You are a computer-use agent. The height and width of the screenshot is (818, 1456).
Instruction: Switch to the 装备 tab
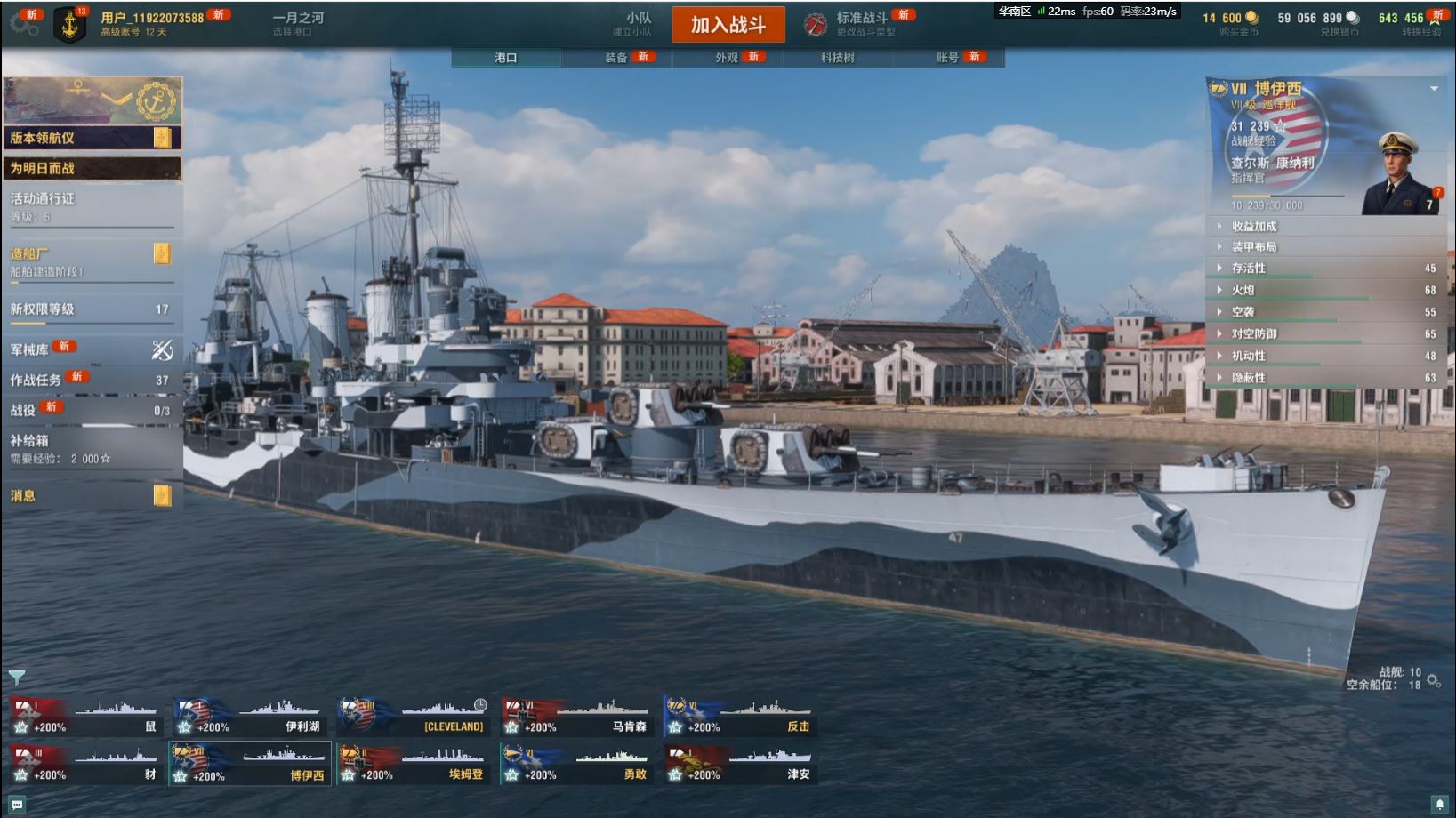(617, 58)
